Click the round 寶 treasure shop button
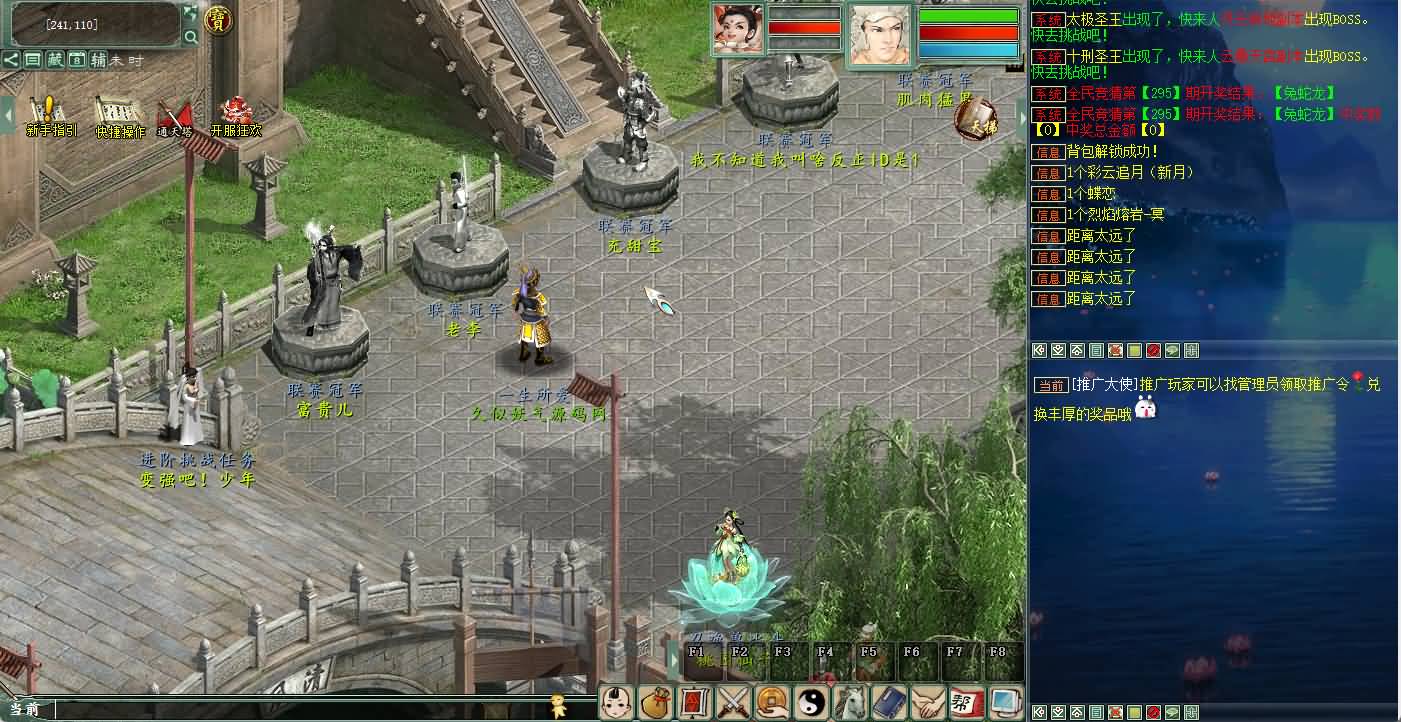Screen dimensions: 1401x722 tap(217, 19)
